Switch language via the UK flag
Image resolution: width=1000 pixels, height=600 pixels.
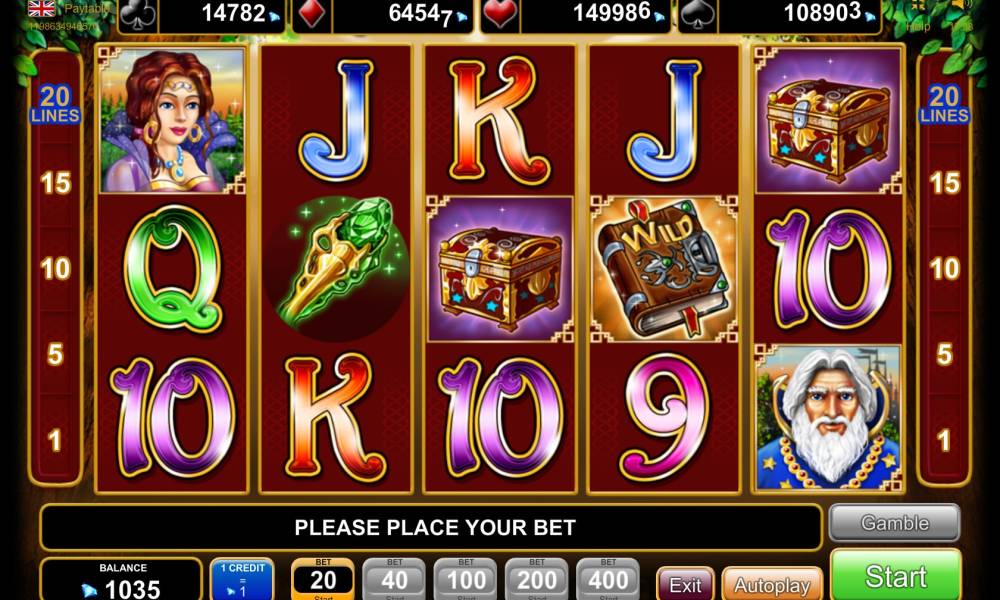(x=42, y=8)
